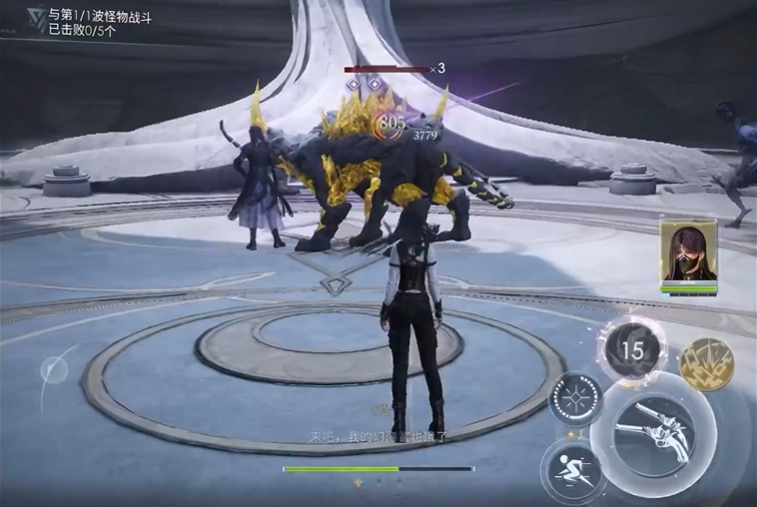Activate the four-point star skill button
Screen dimensions: 757x507
point(575,400)
